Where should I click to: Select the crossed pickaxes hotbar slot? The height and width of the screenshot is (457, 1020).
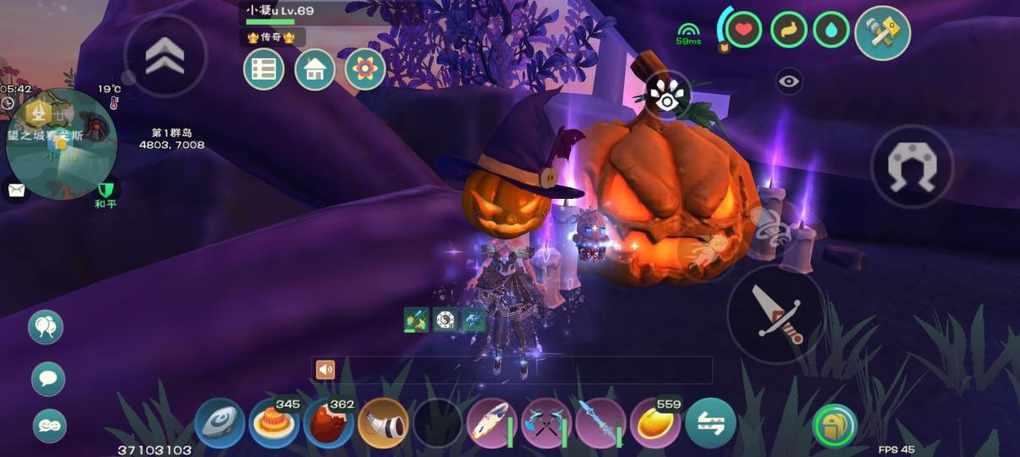click(546, 422)
